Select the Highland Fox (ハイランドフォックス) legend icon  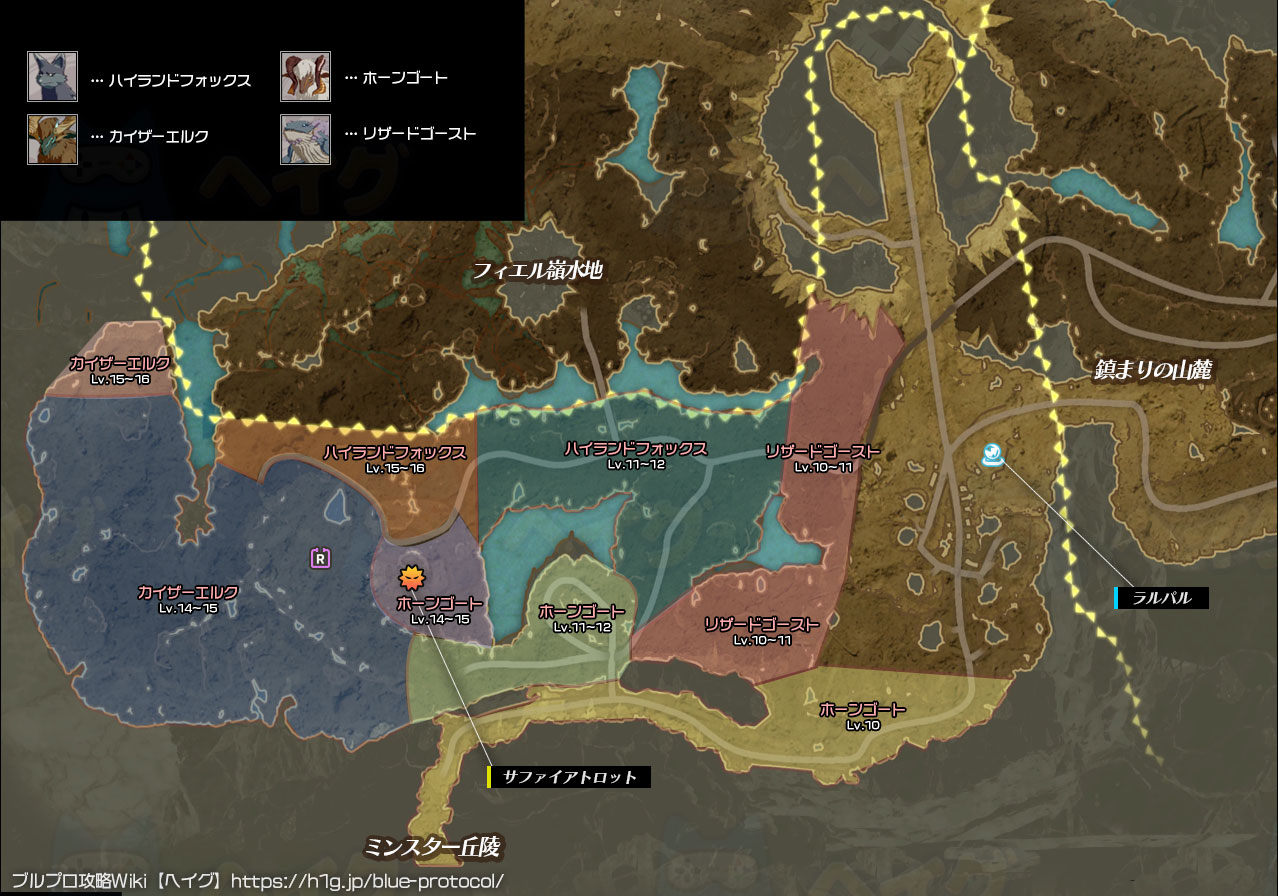click(x=52, y=77)
